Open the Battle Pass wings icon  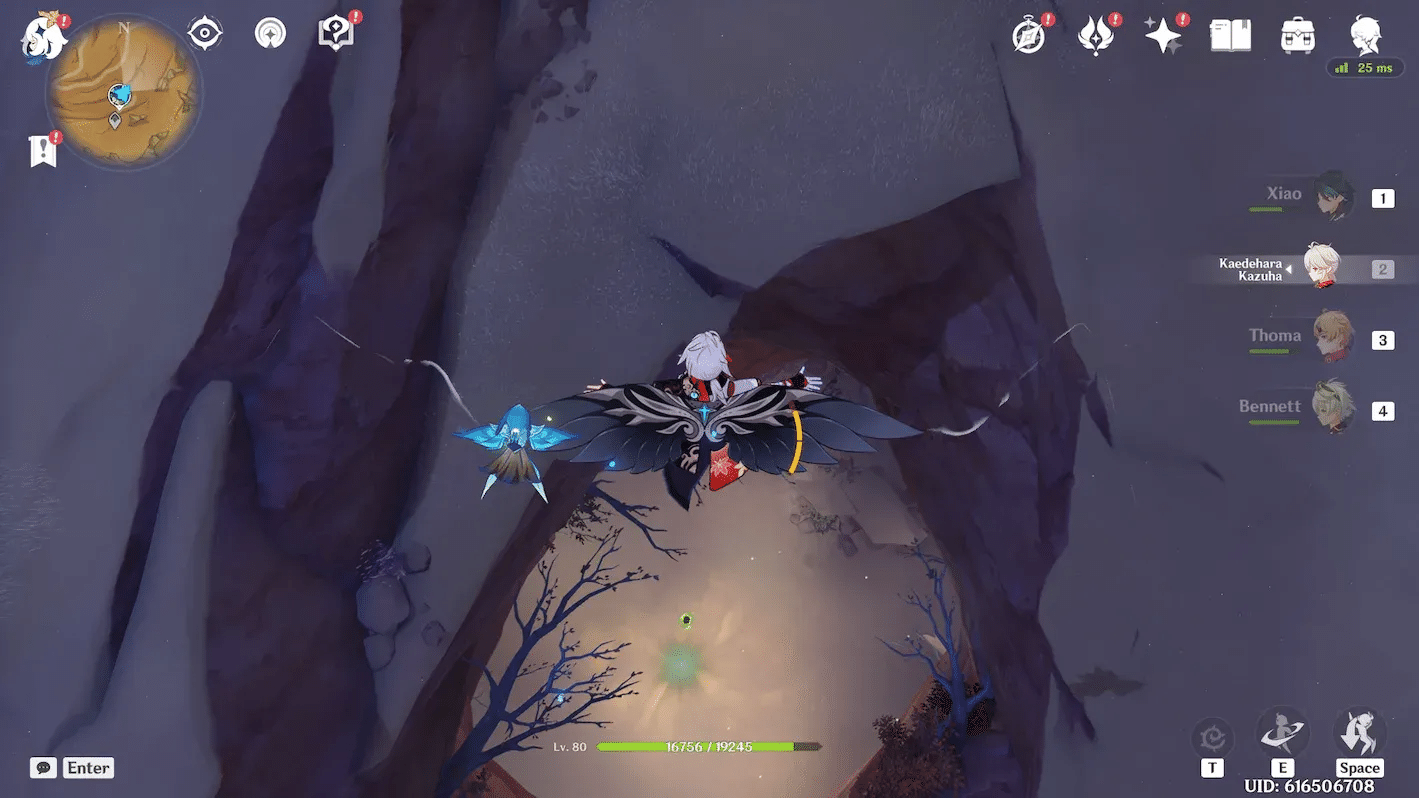pos(1096,33)
